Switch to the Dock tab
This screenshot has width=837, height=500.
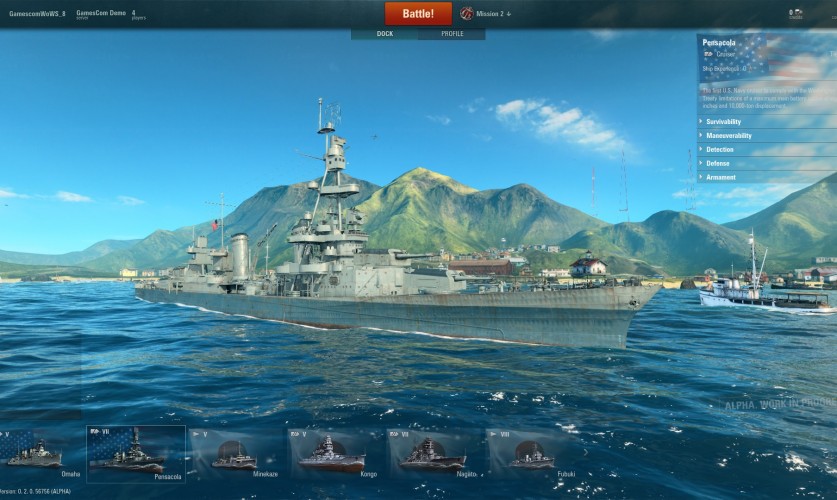(384, 34)
